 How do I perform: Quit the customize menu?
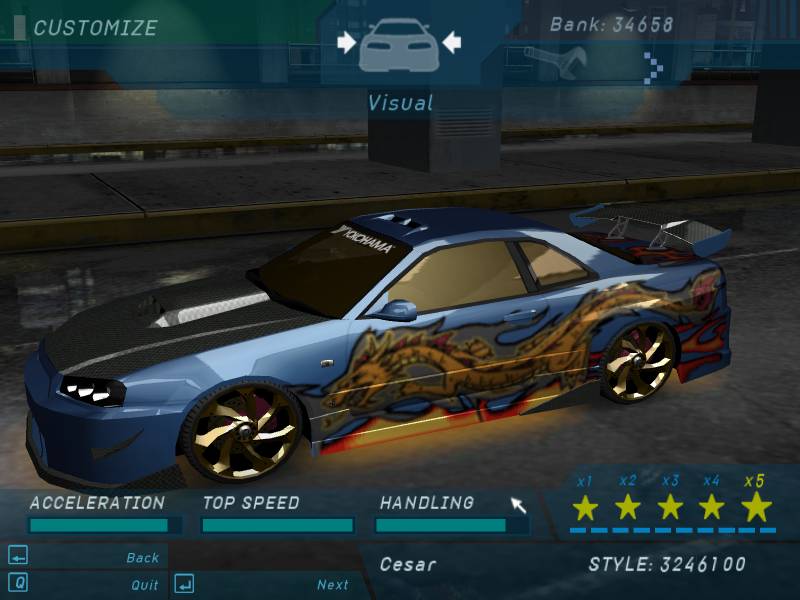(144, 584)
